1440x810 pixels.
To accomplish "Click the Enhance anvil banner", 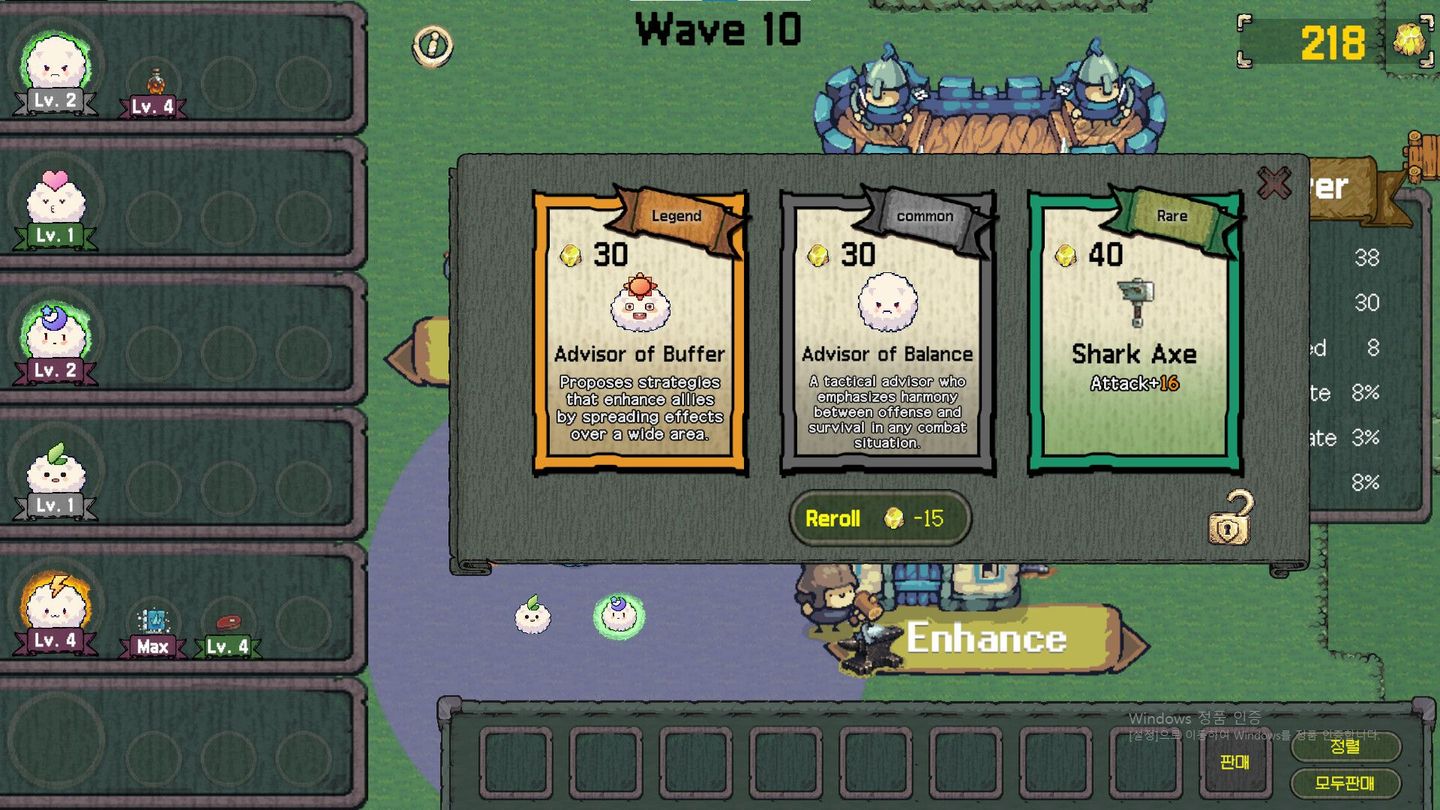I will click(x=988, y=638).
